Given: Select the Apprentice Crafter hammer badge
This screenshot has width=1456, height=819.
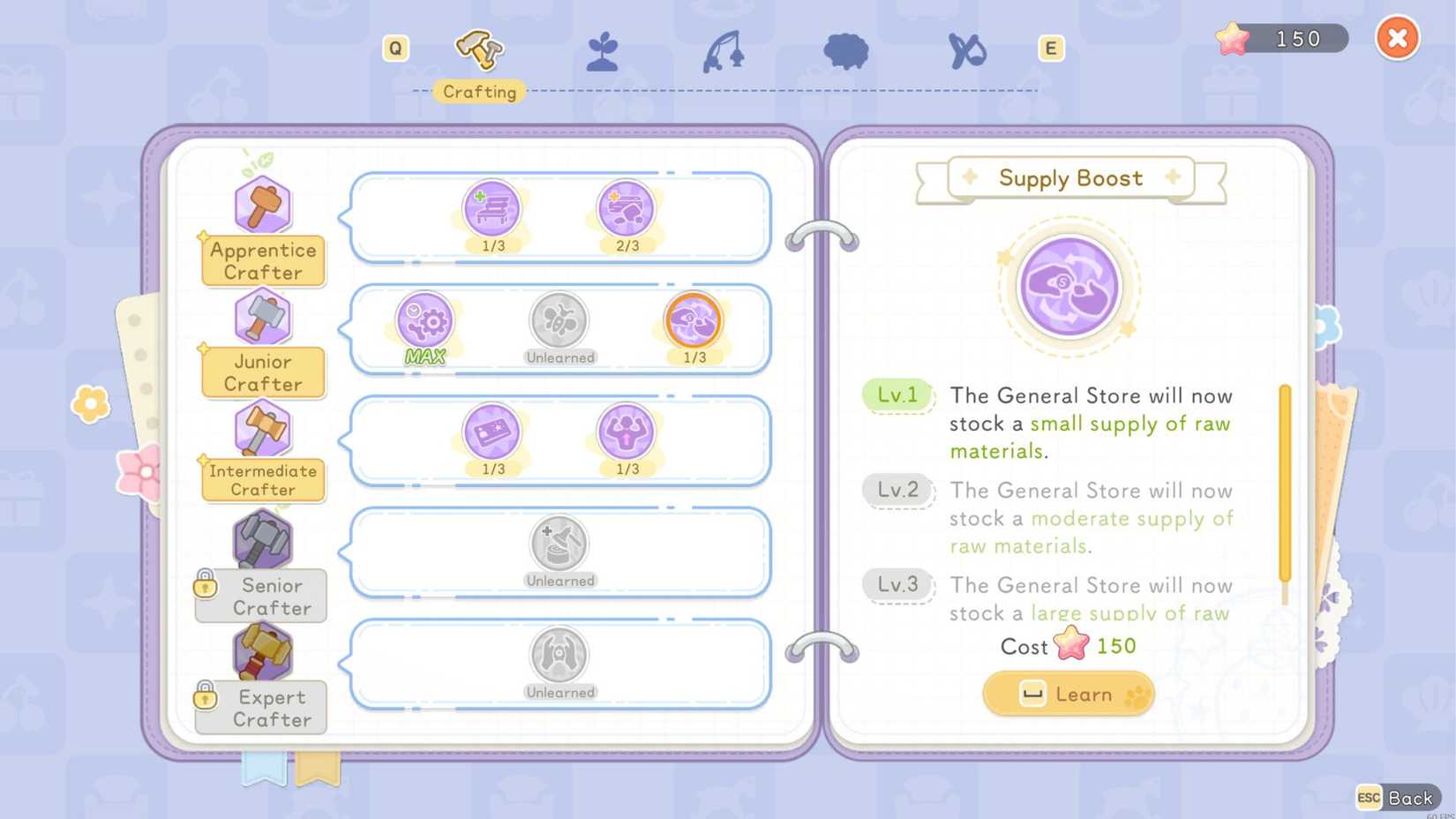Looking at the screenshot, I should 262,205.
